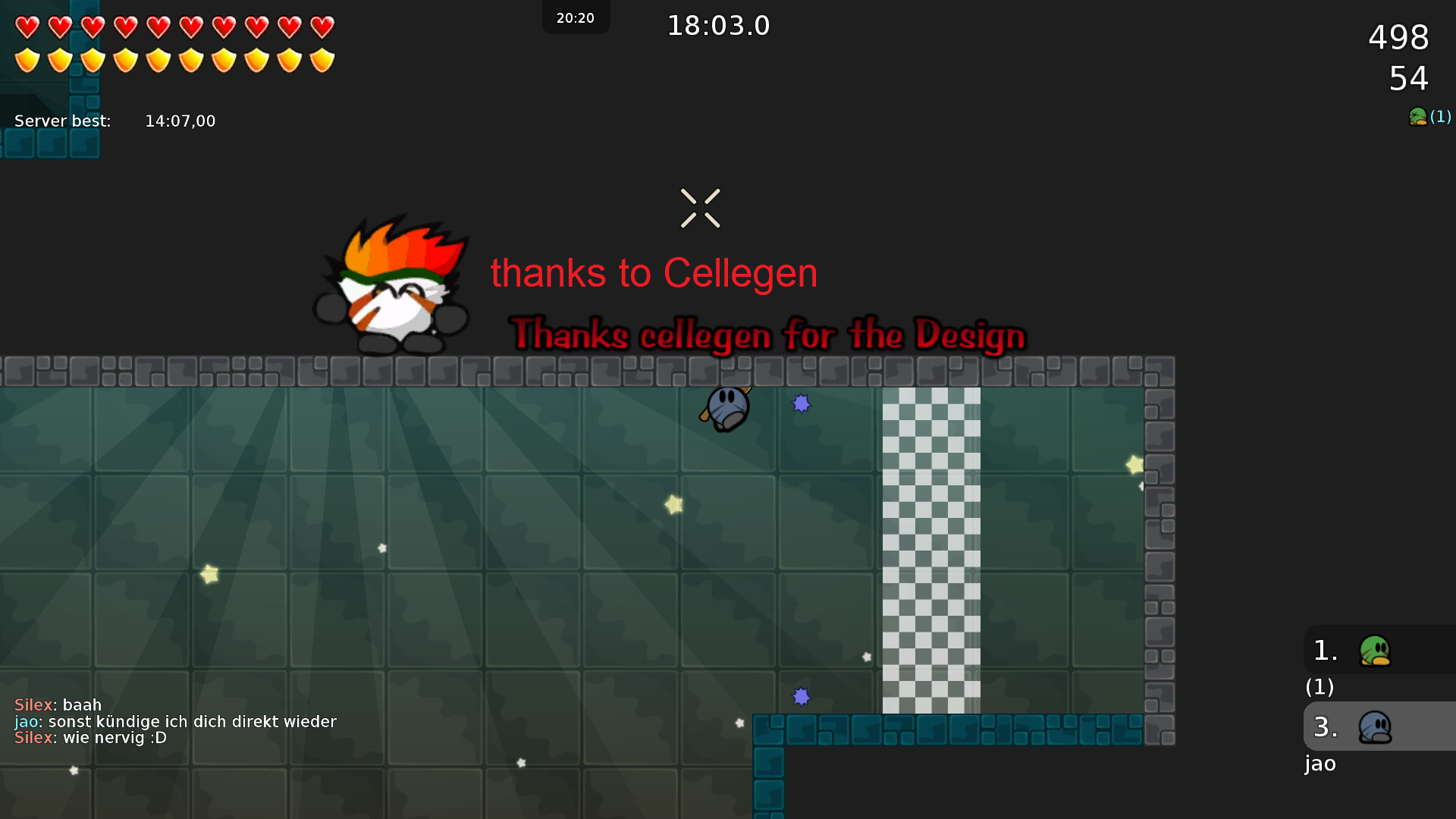Click the first red heart icon
1456x819 pixels.
coord(28,27)
